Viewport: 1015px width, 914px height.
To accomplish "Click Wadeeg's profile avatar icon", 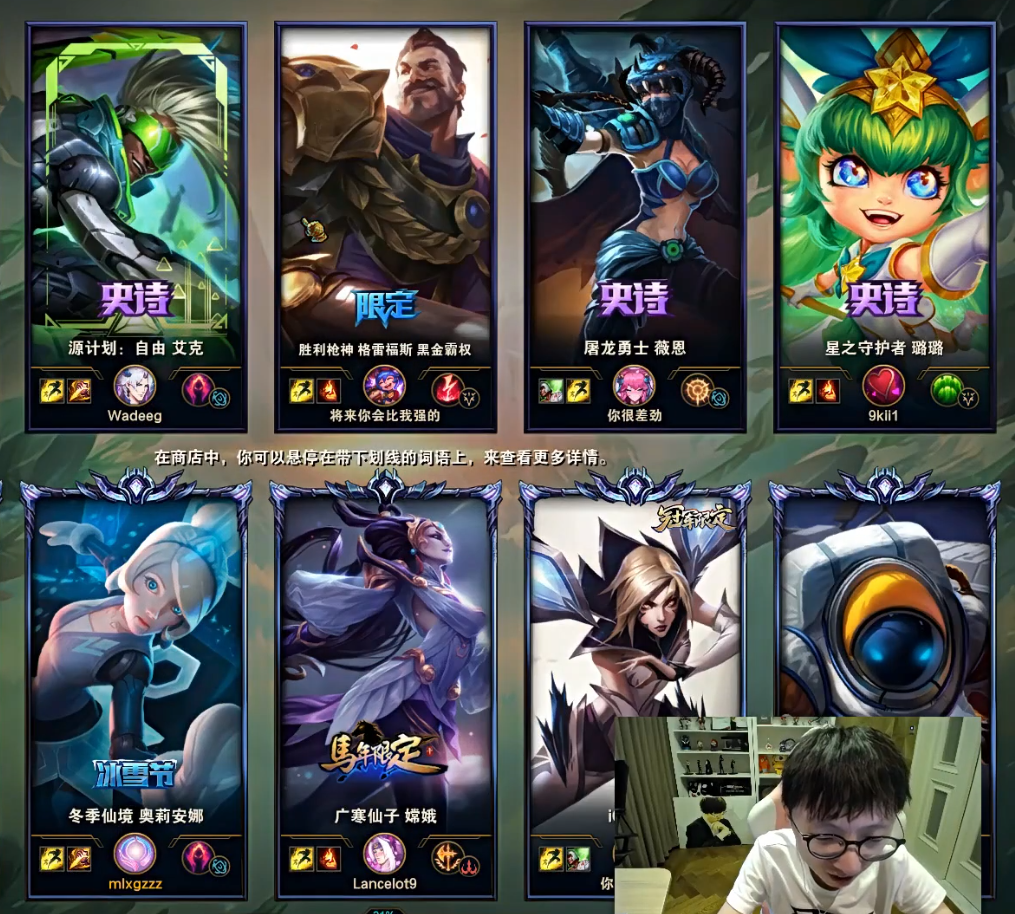I will click(135, 386).
